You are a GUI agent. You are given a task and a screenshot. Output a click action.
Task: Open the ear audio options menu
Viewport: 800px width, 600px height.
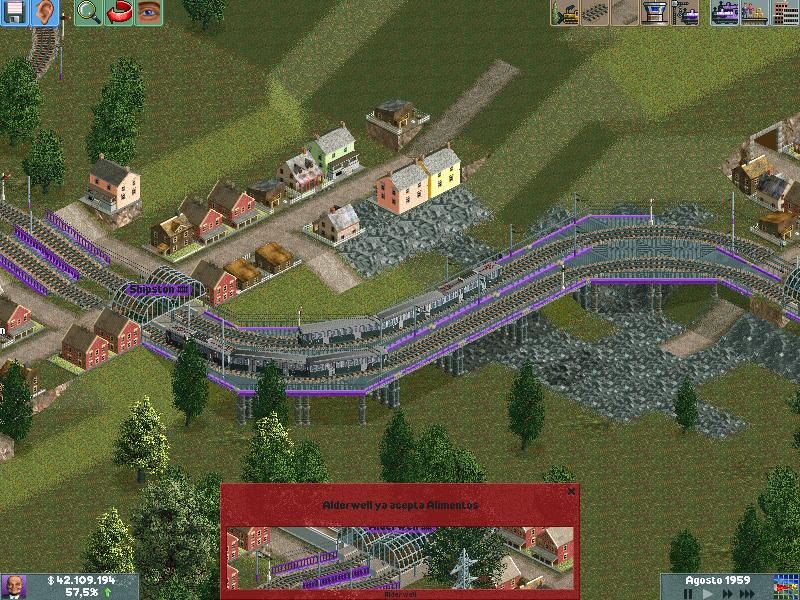pyautogui.click(x=45, y=13)
